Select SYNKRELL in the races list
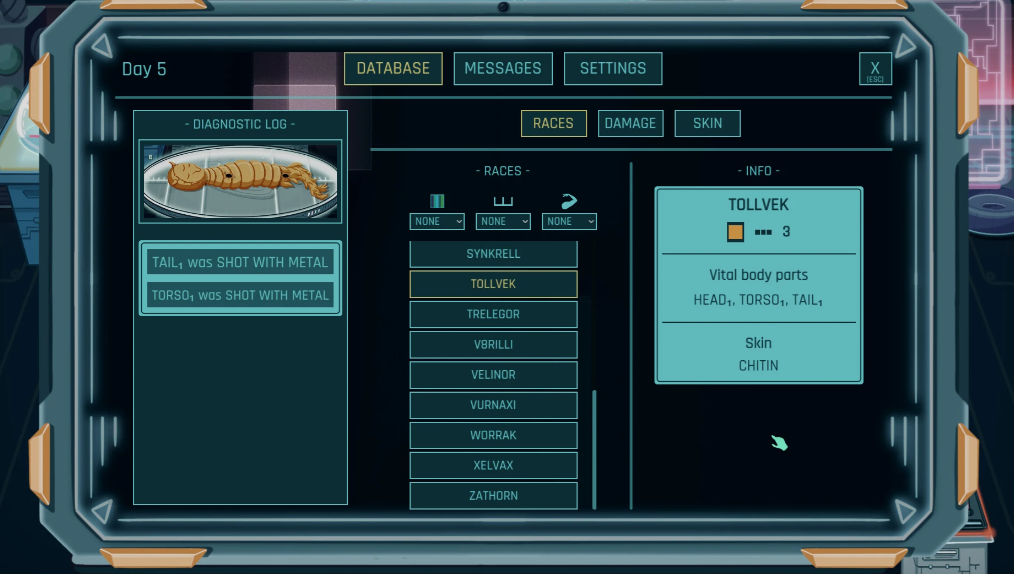This screenshot has width=1014, height=574. (493, 254)
